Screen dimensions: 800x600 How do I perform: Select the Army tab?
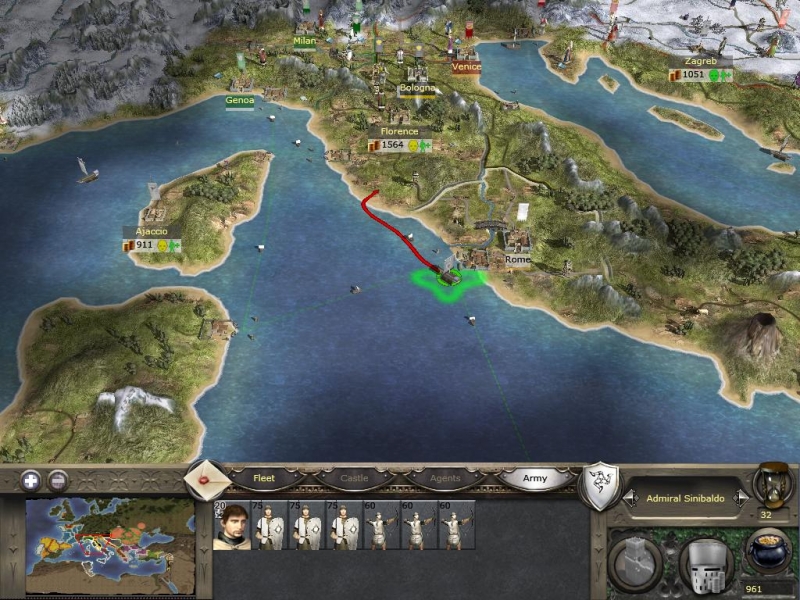click(x=535, y=478)
